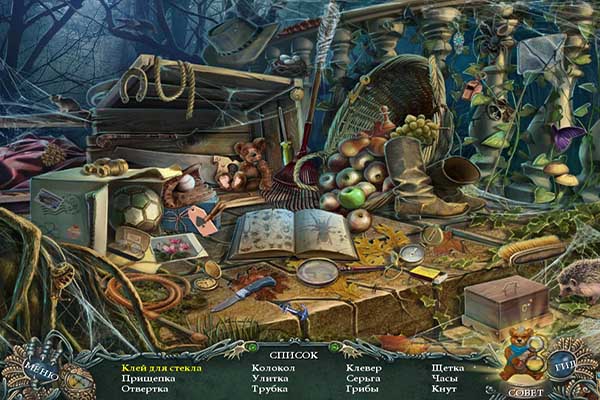
Task: Click 'Колокол' in the item list
Action: click(270, 368)
